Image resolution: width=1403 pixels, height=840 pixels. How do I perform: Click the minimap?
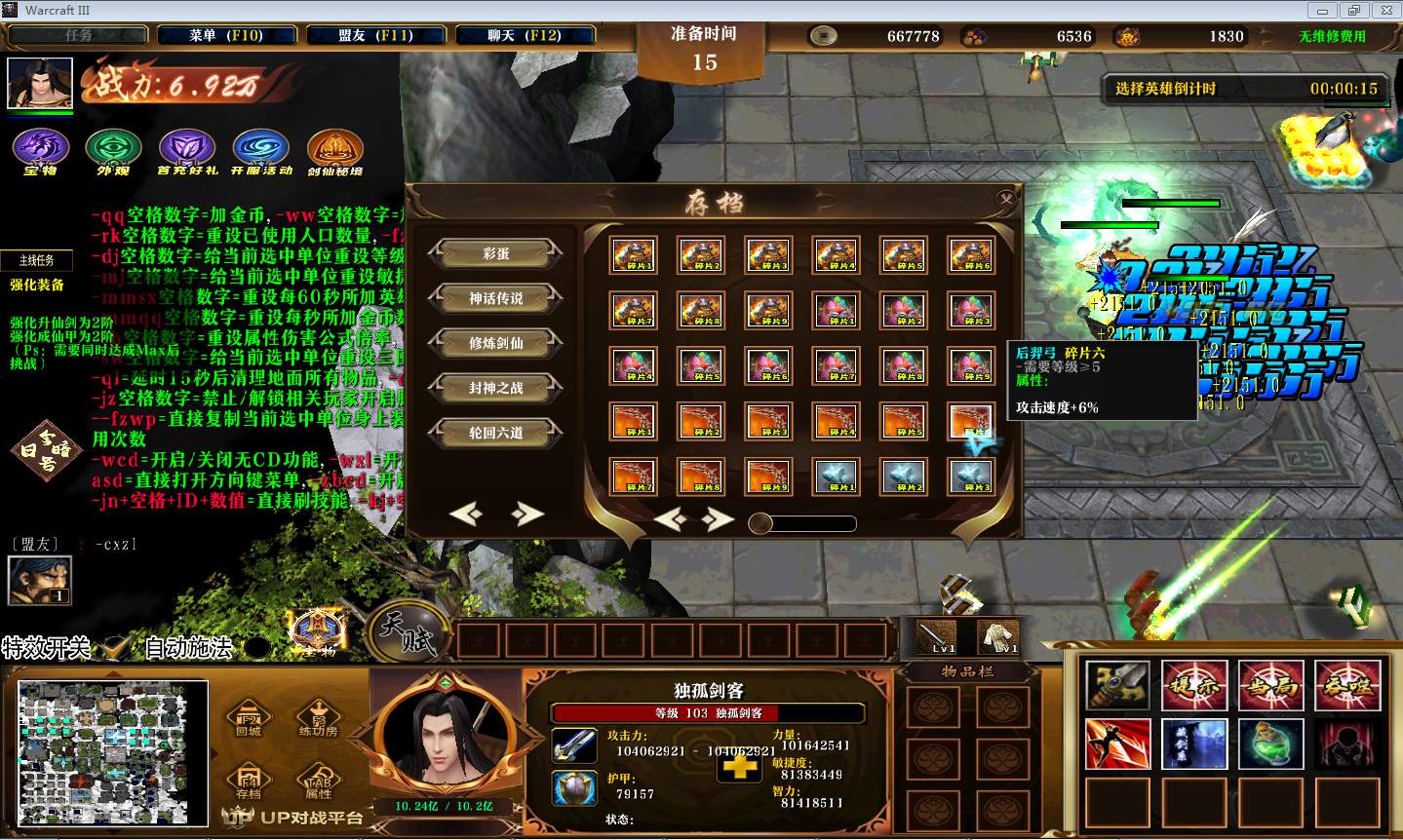pyautogui.click(x=113, y=751)
